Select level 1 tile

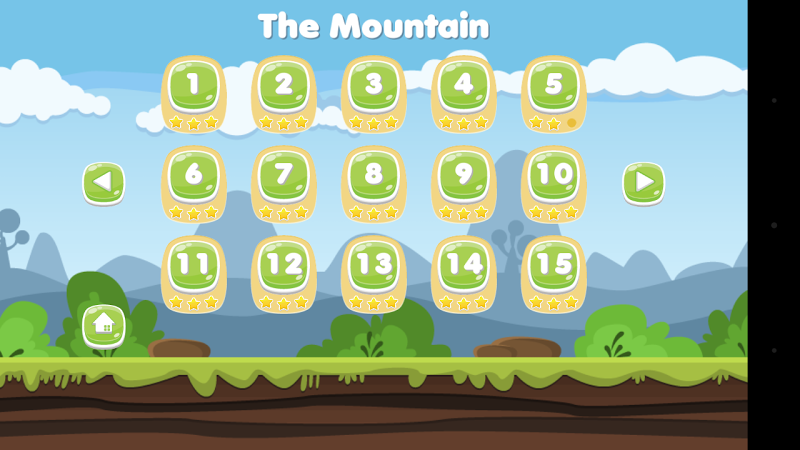pyautogui.click(x=194, y=88)
